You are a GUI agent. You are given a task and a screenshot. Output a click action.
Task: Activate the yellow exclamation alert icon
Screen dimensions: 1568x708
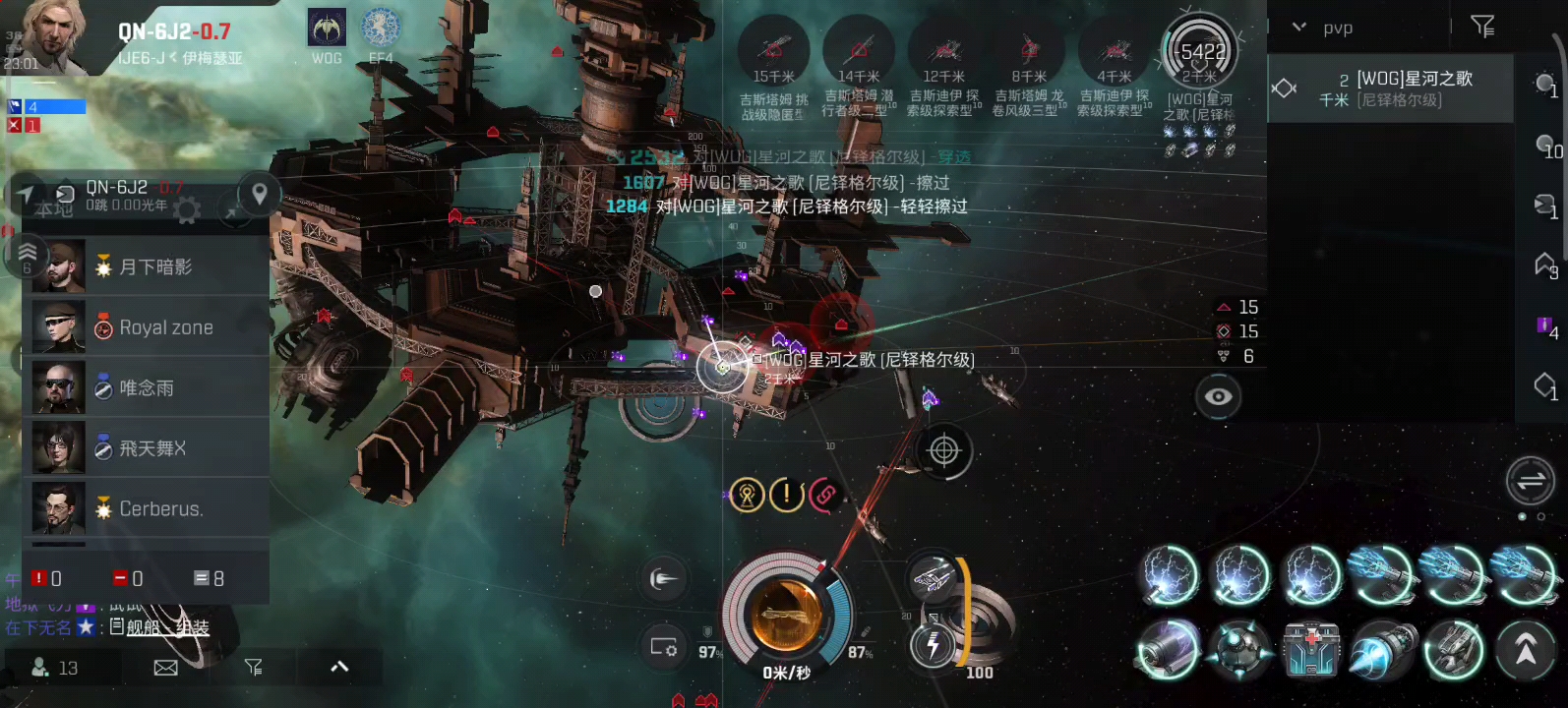point(786,495)
